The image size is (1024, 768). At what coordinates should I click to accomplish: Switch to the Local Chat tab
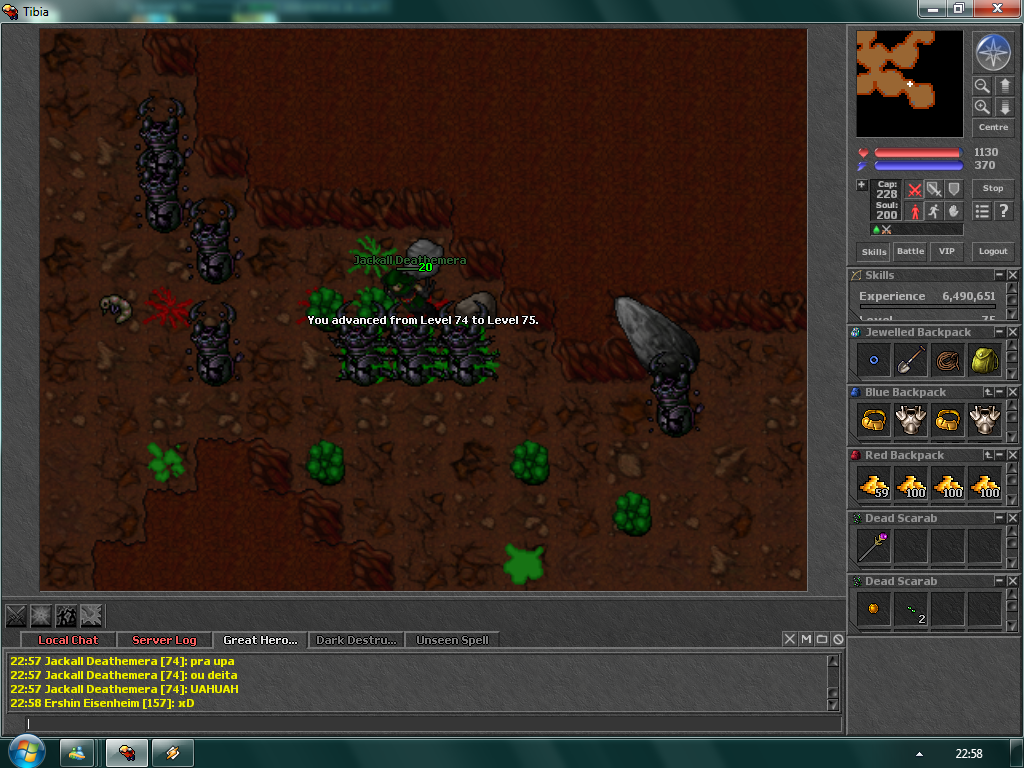(x=68, y=640)
